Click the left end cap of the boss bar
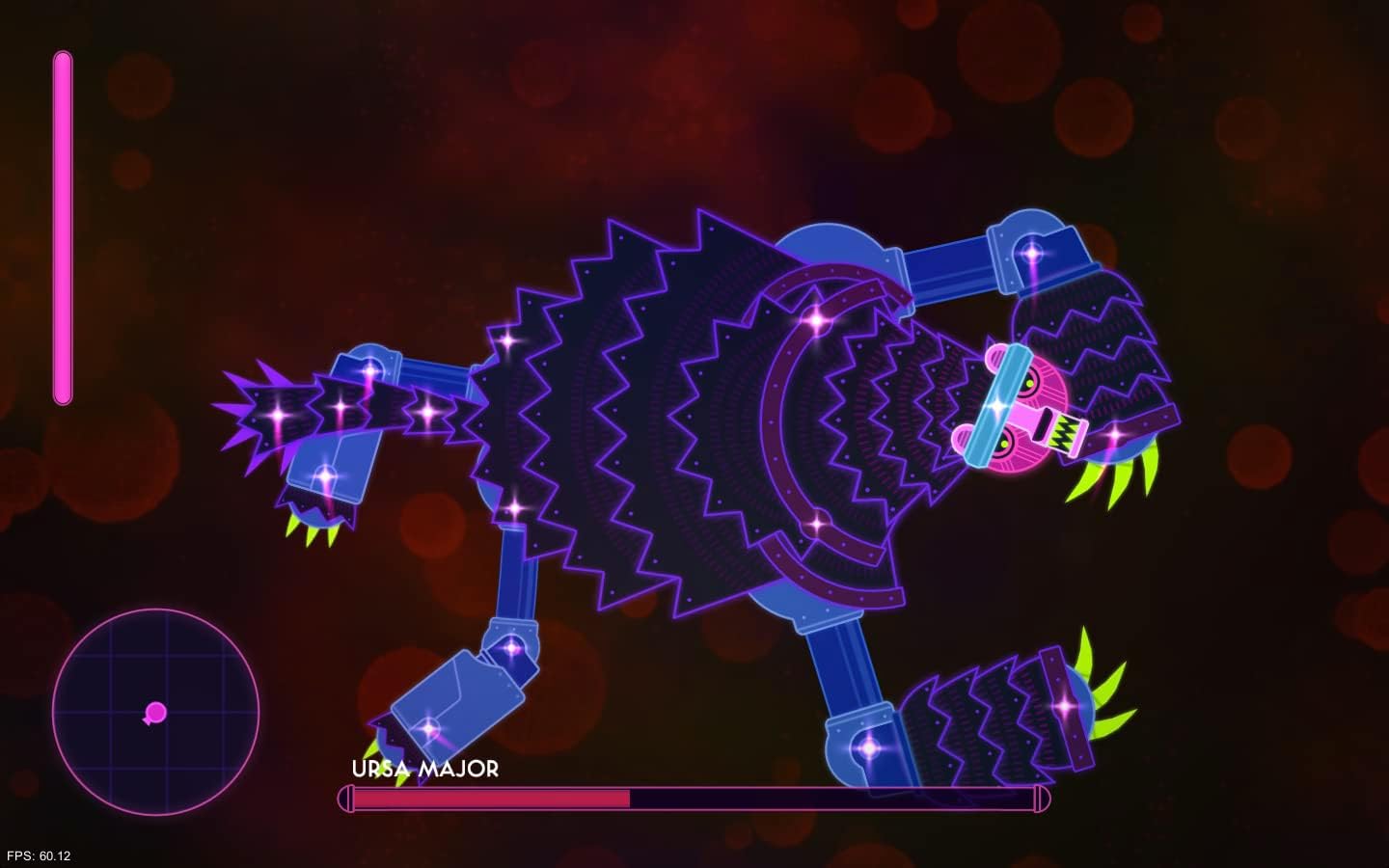This screenshot has width=1389, height=868. pos(344,799)
